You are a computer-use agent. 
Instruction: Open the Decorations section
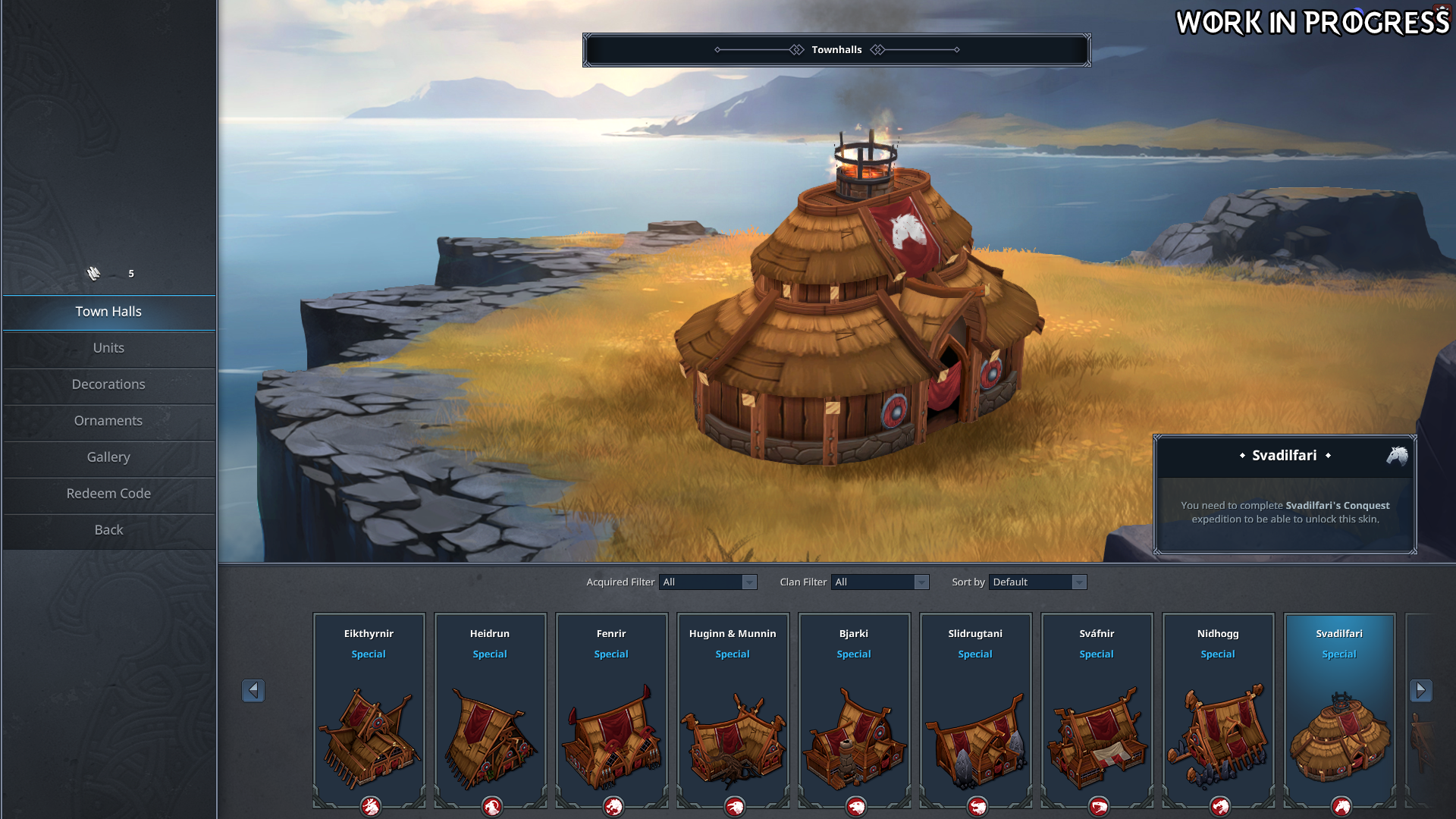(108, 384)
